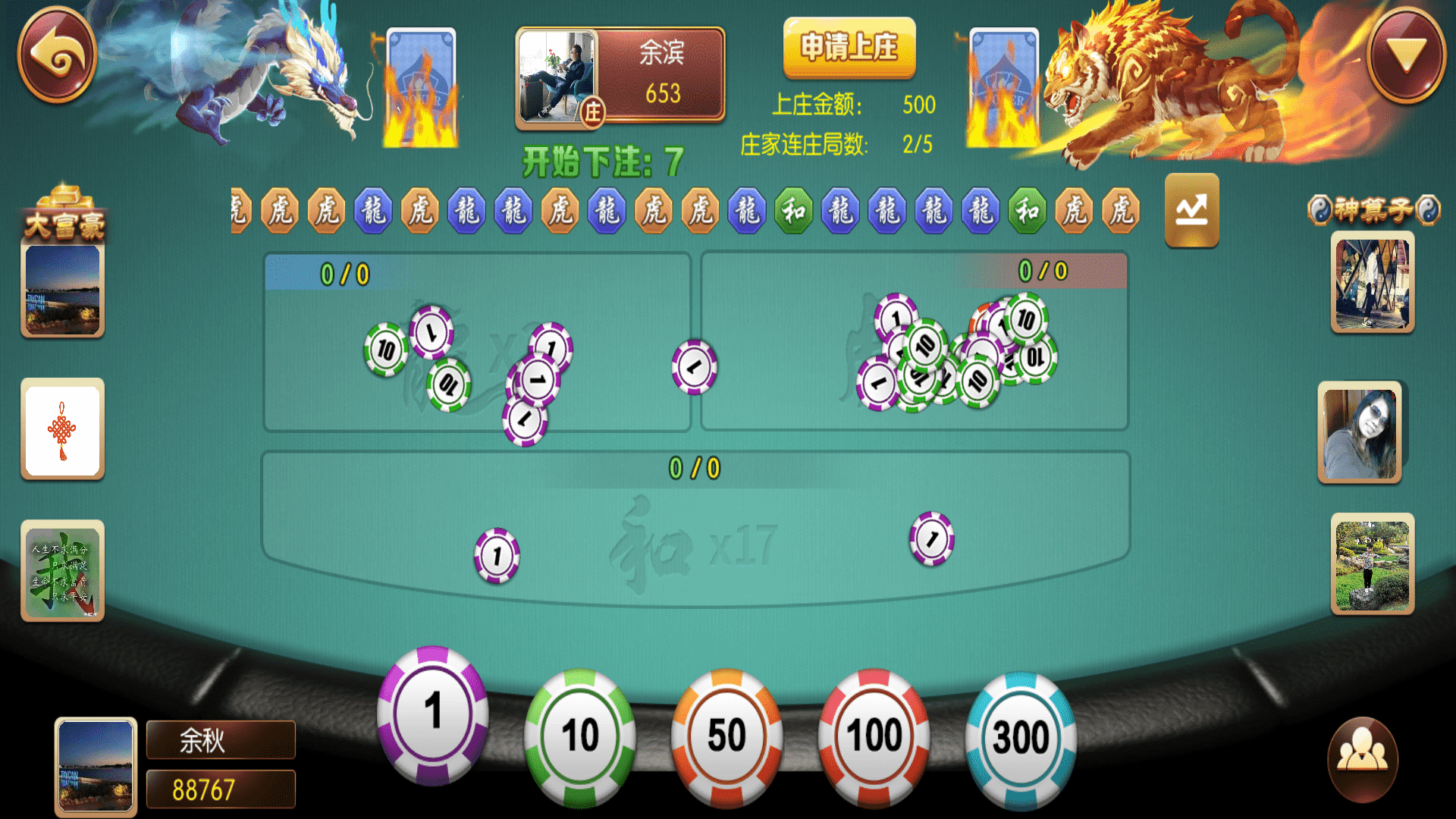Open the dropdown triangle menu button
Image resolution: width=1456 pixels, height=819 pixels.
1406,55
